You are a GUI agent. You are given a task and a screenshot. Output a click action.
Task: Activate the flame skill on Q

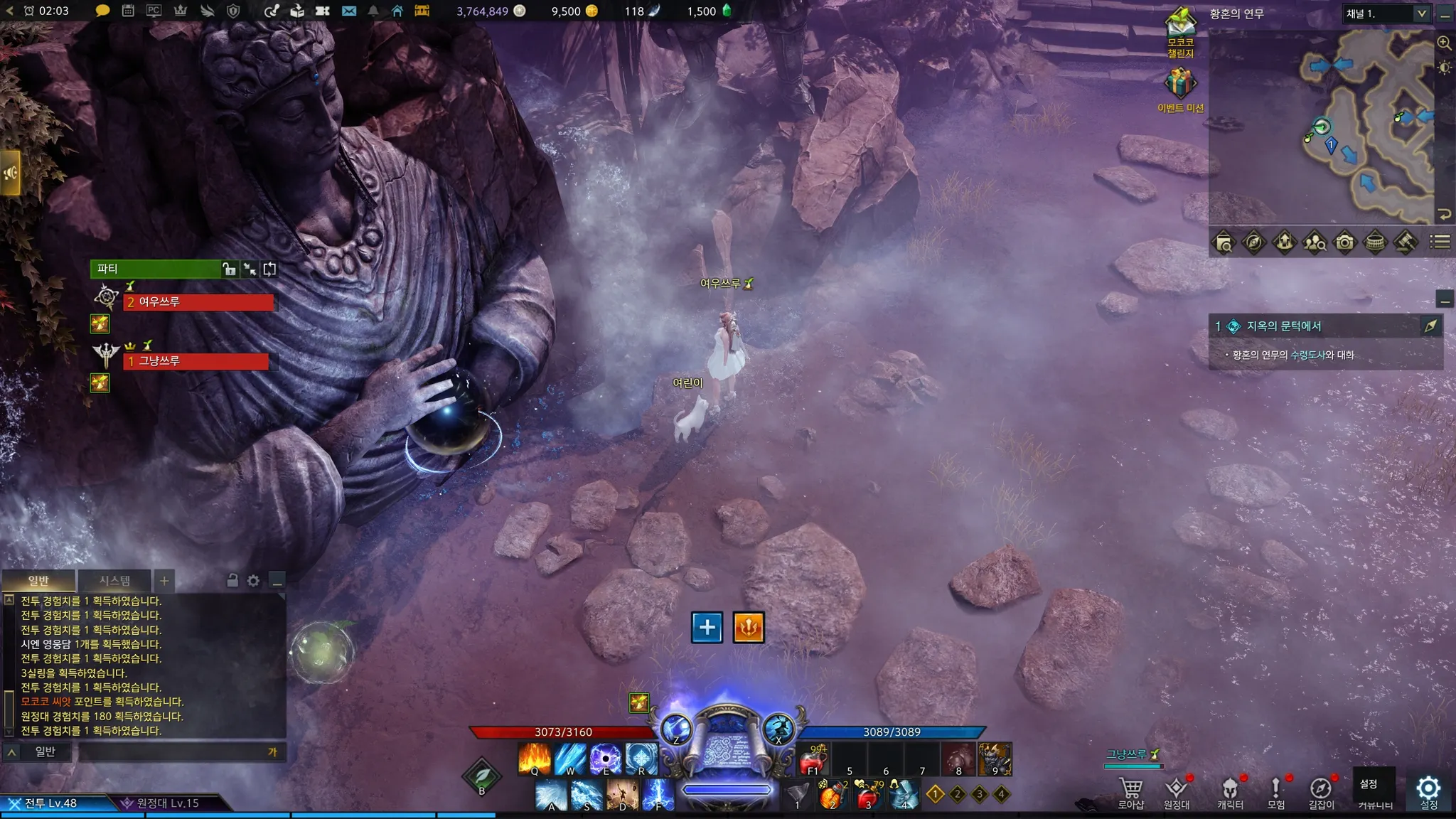(535, 759)
